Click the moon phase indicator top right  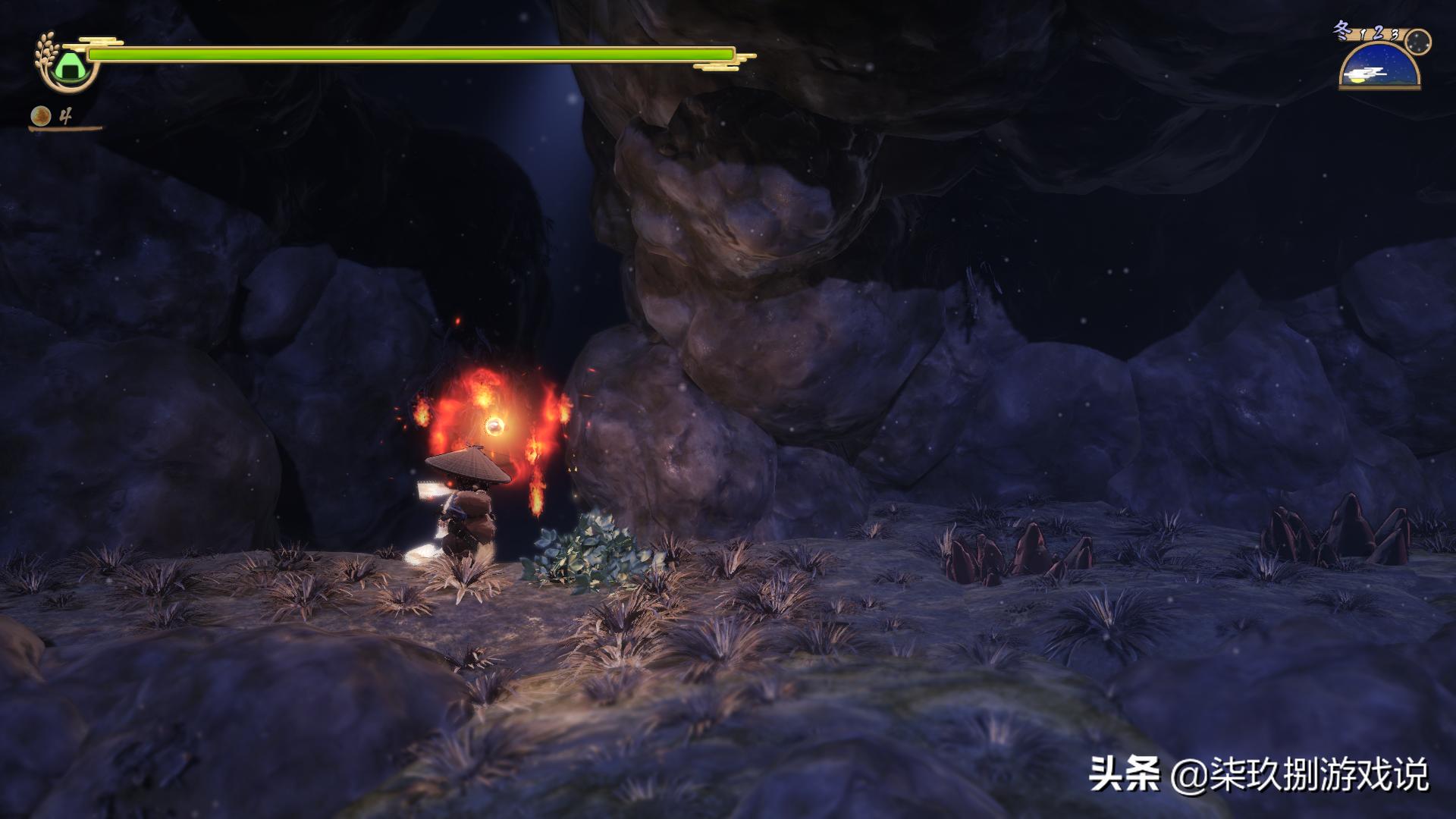pos(1417,42)
